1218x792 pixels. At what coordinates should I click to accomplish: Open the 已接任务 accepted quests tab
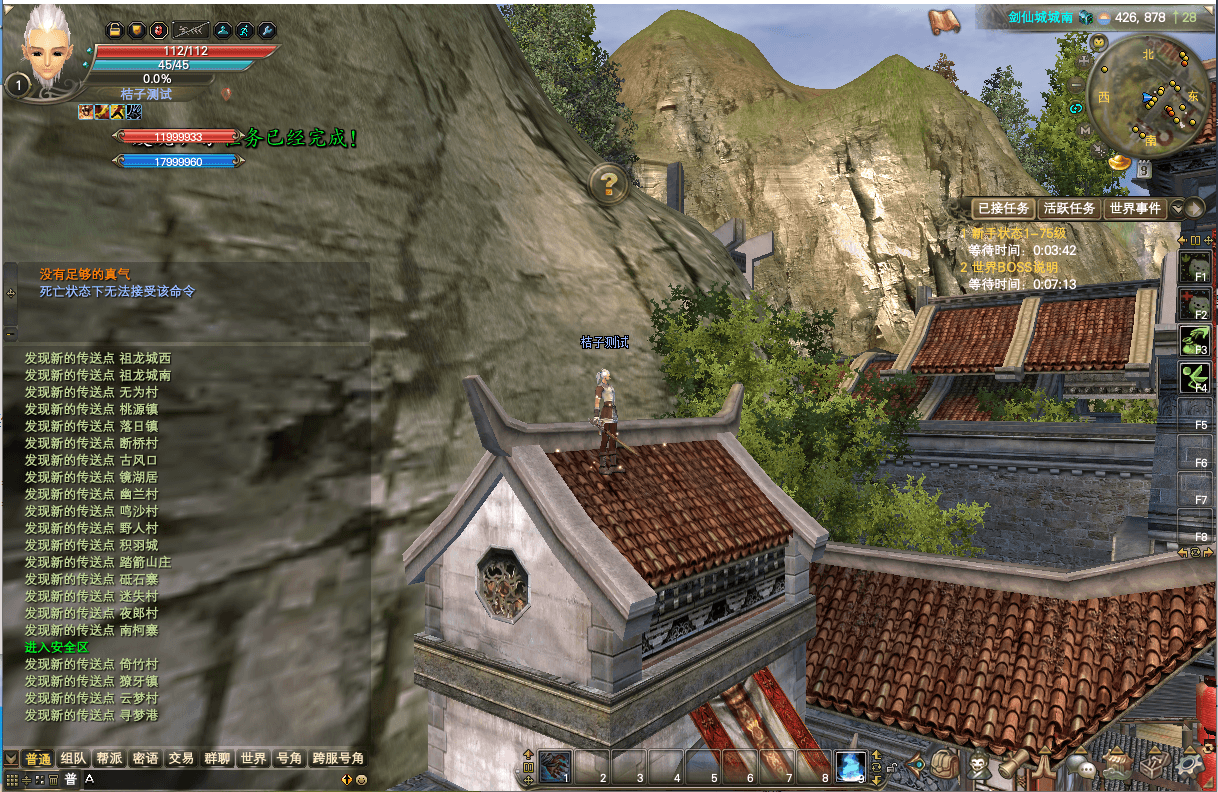coord(1003,208)
